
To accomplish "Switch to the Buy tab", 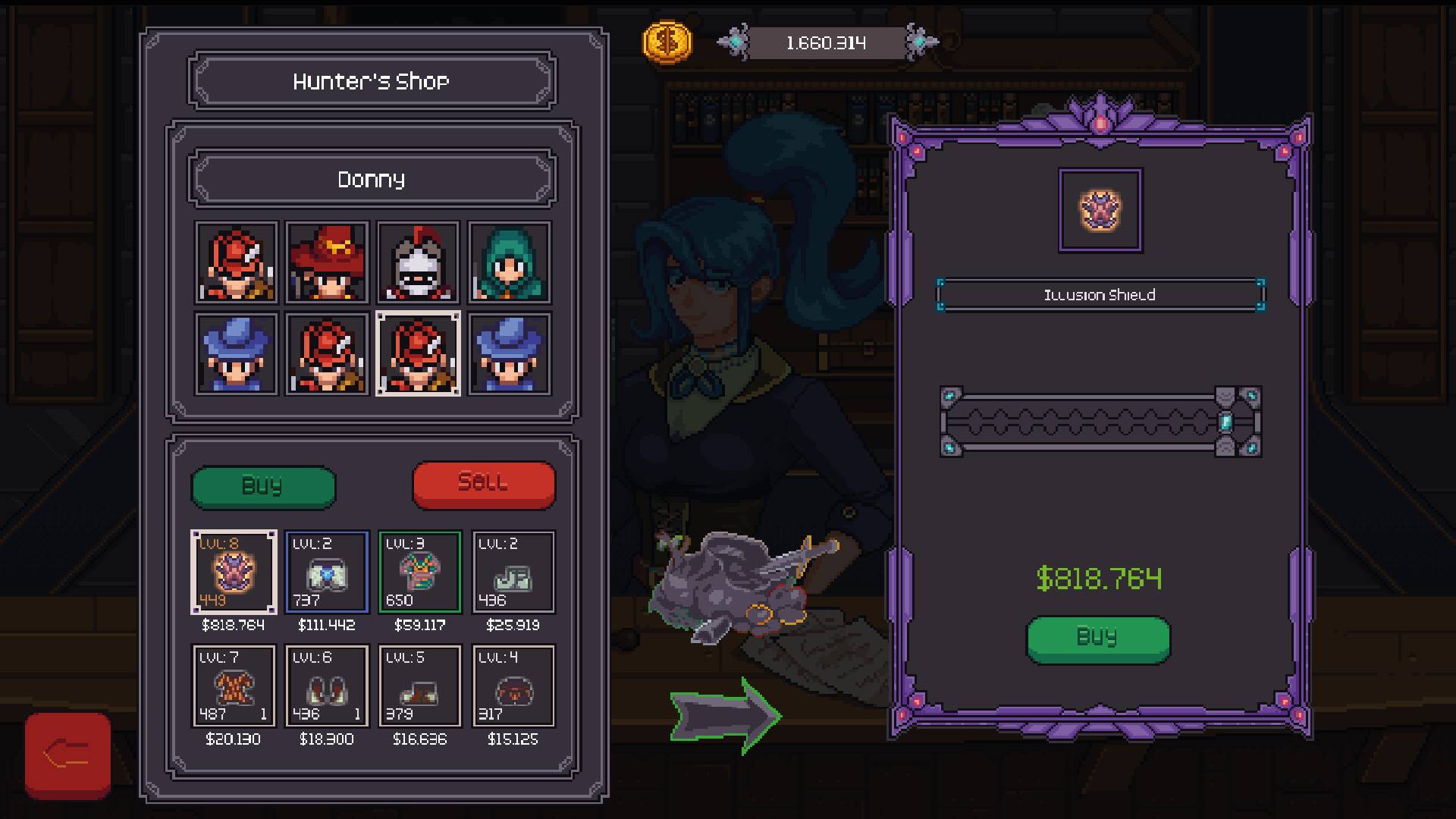I will (x=263, y=486).
